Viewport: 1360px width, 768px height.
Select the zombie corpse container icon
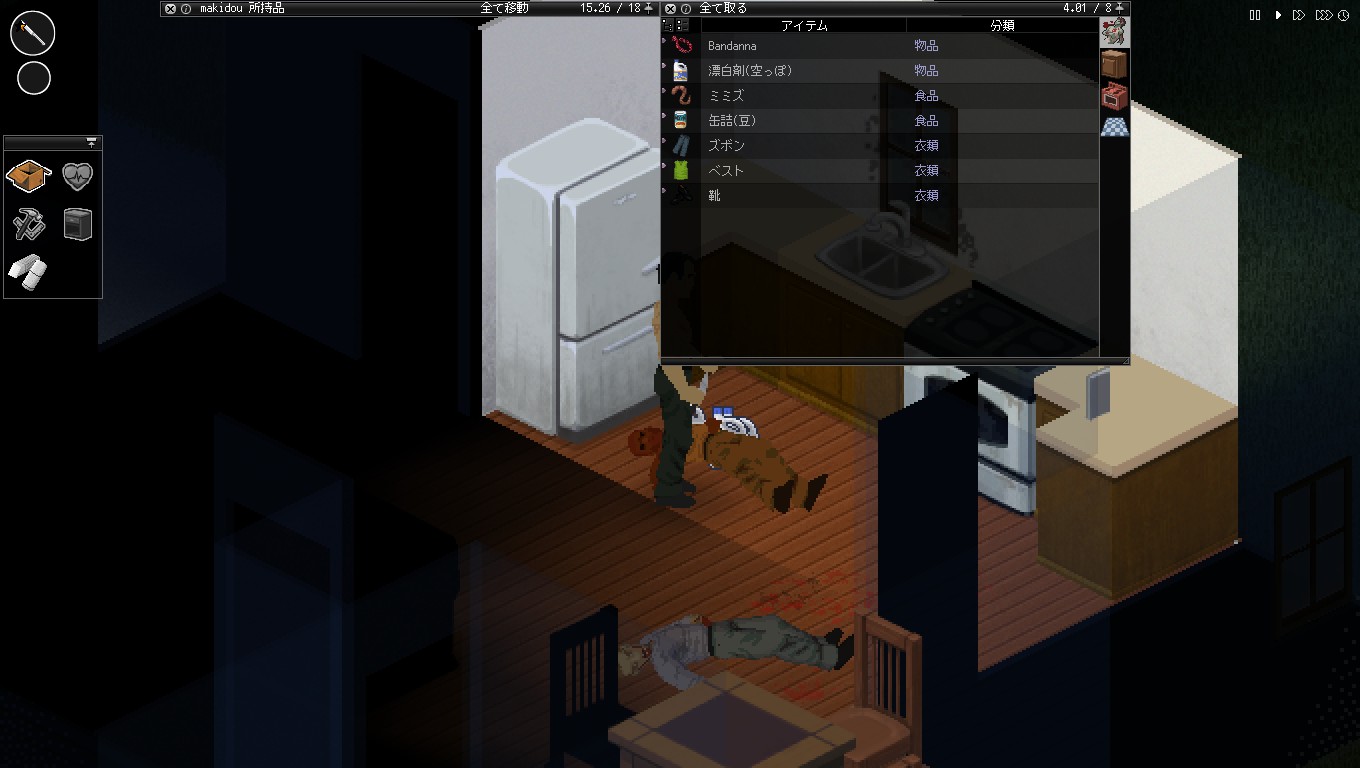1115,30
